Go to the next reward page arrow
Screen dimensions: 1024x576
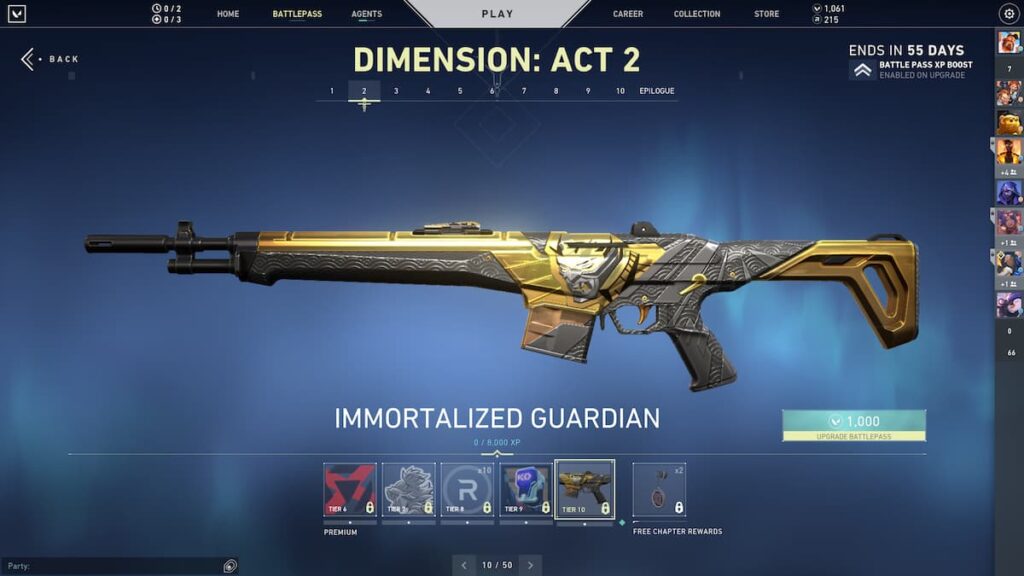[x=531, y=565]
